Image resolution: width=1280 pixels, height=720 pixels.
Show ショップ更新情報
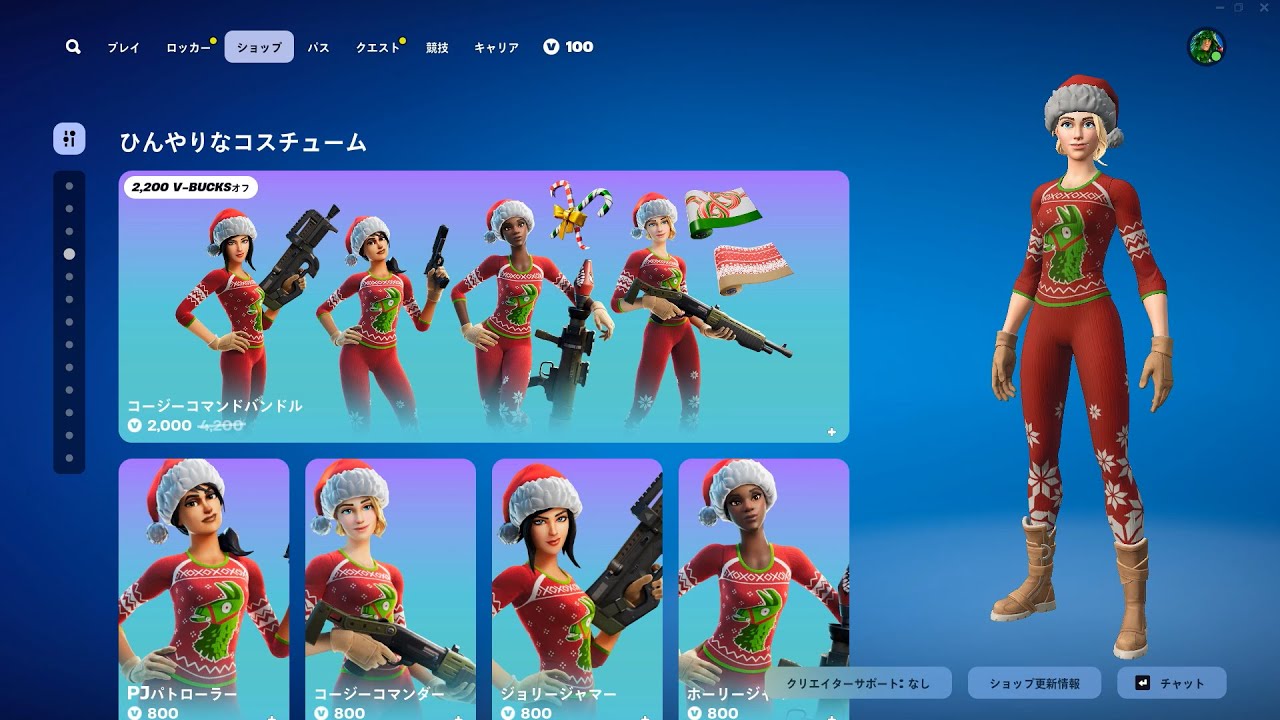click(x=1034, y=683)
